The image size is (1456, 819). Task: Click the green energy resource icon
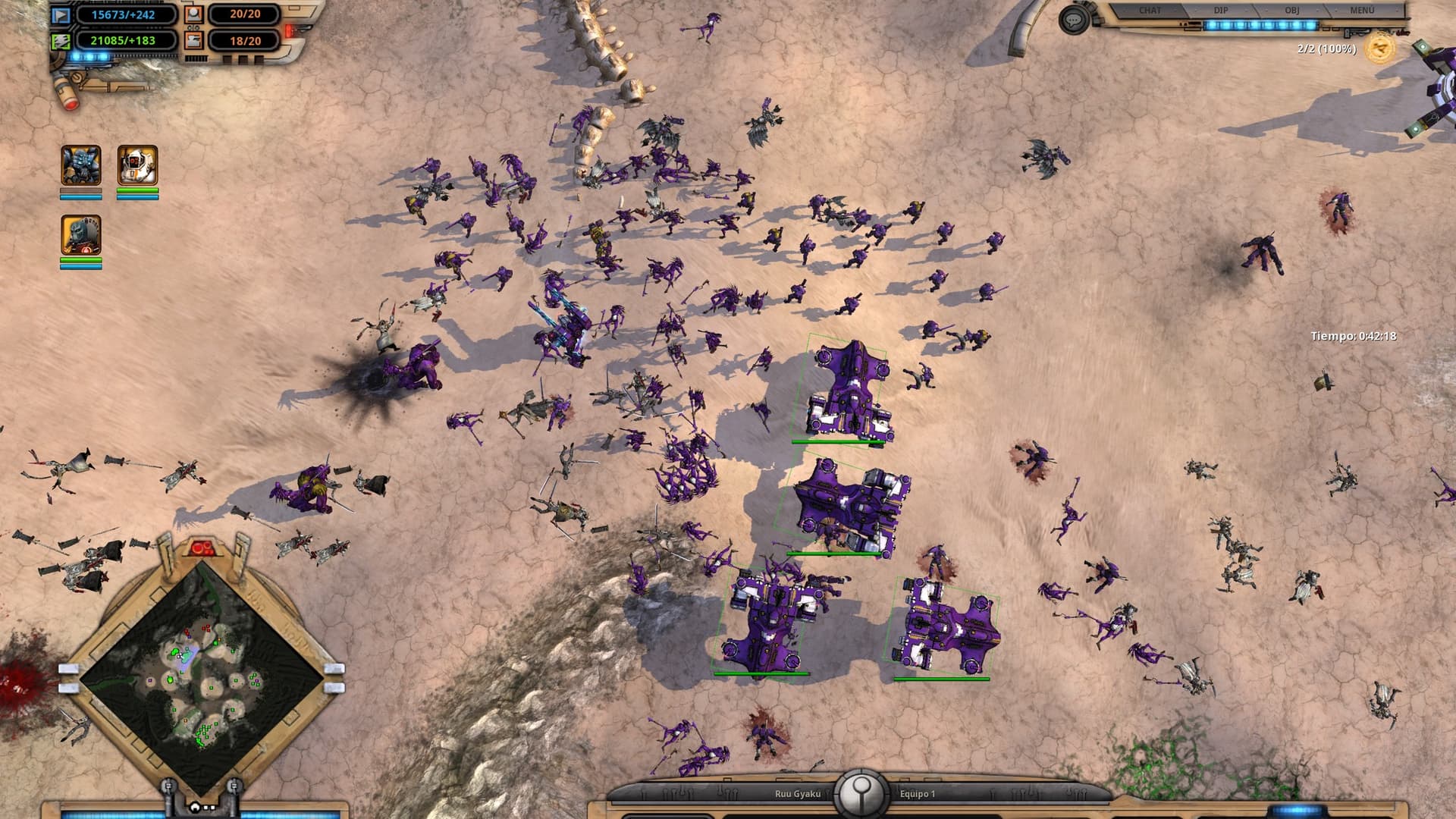point(61,41)
